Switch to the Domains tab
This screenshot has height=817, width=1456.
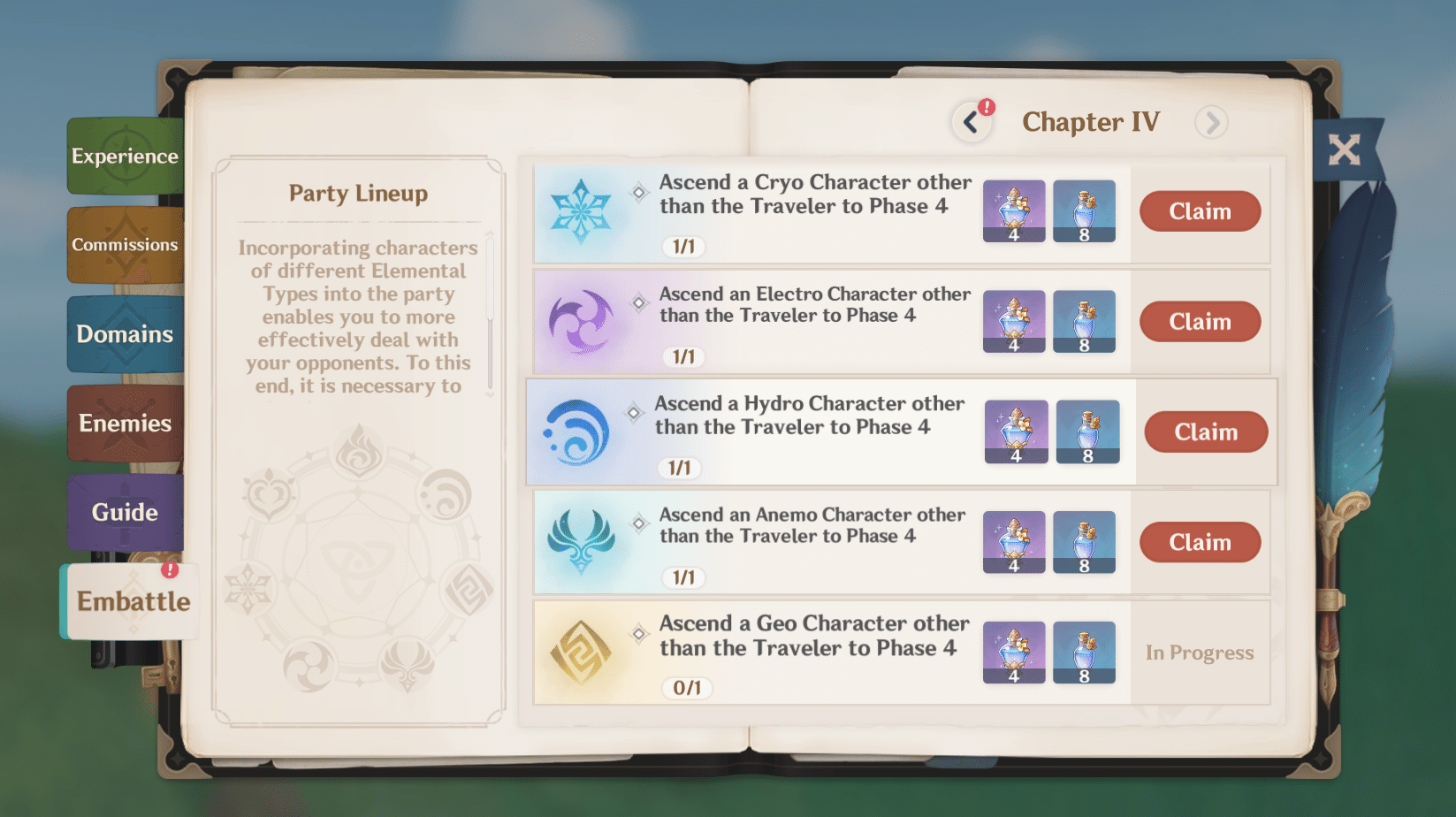point(124,334)
